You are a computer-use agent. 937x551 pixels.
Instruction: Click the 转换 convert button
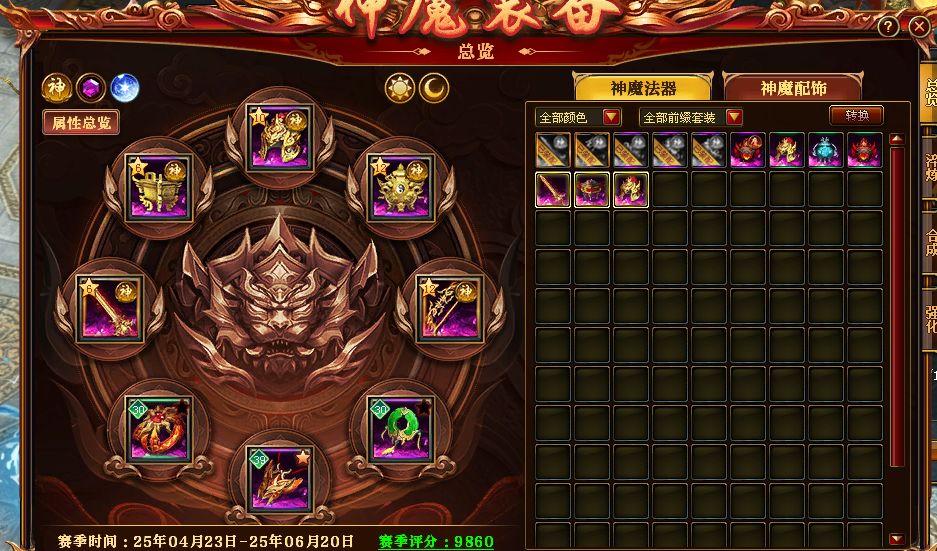click(857, 115)
